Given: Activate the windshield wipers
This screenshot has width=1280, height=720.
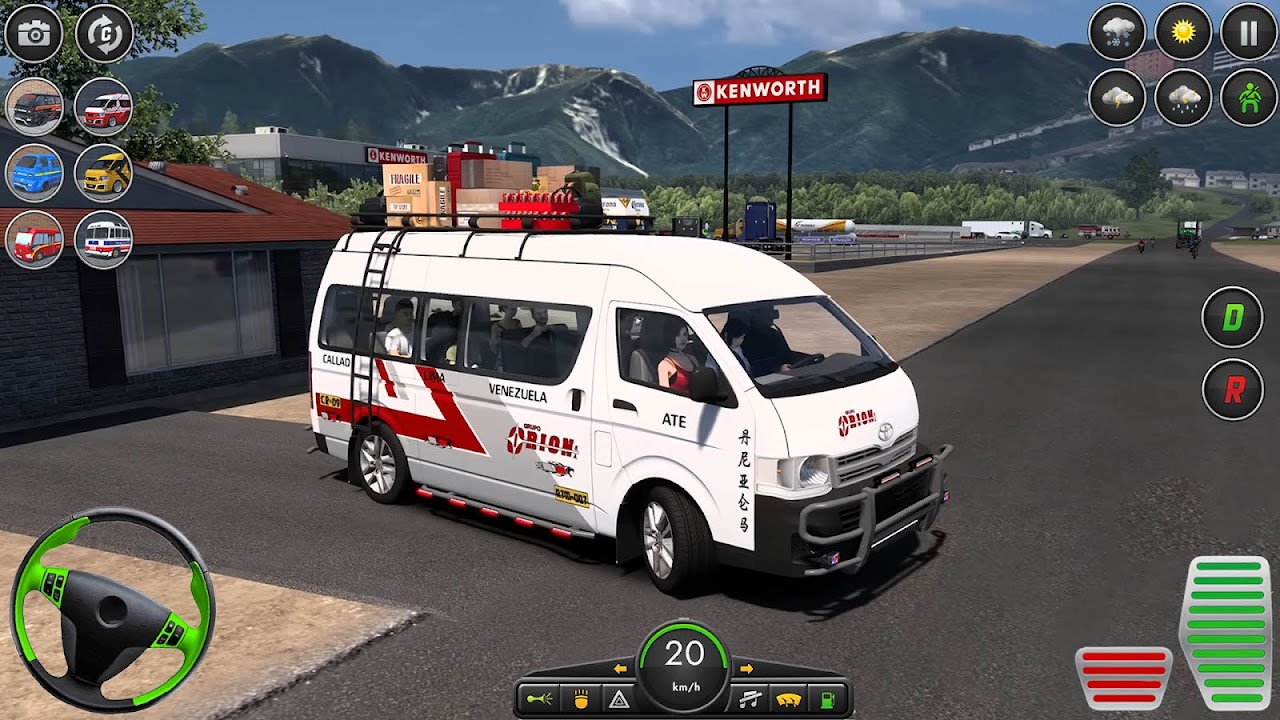Looking at the screenshot, I should (789, 698).
